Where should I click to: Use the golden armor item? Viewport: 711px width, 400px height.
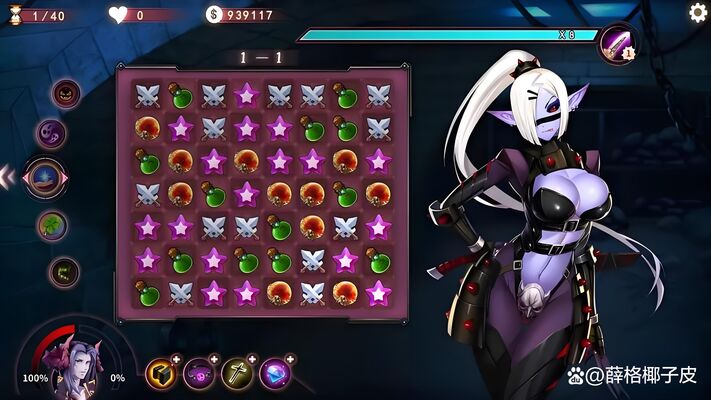[x=161, y=373]
